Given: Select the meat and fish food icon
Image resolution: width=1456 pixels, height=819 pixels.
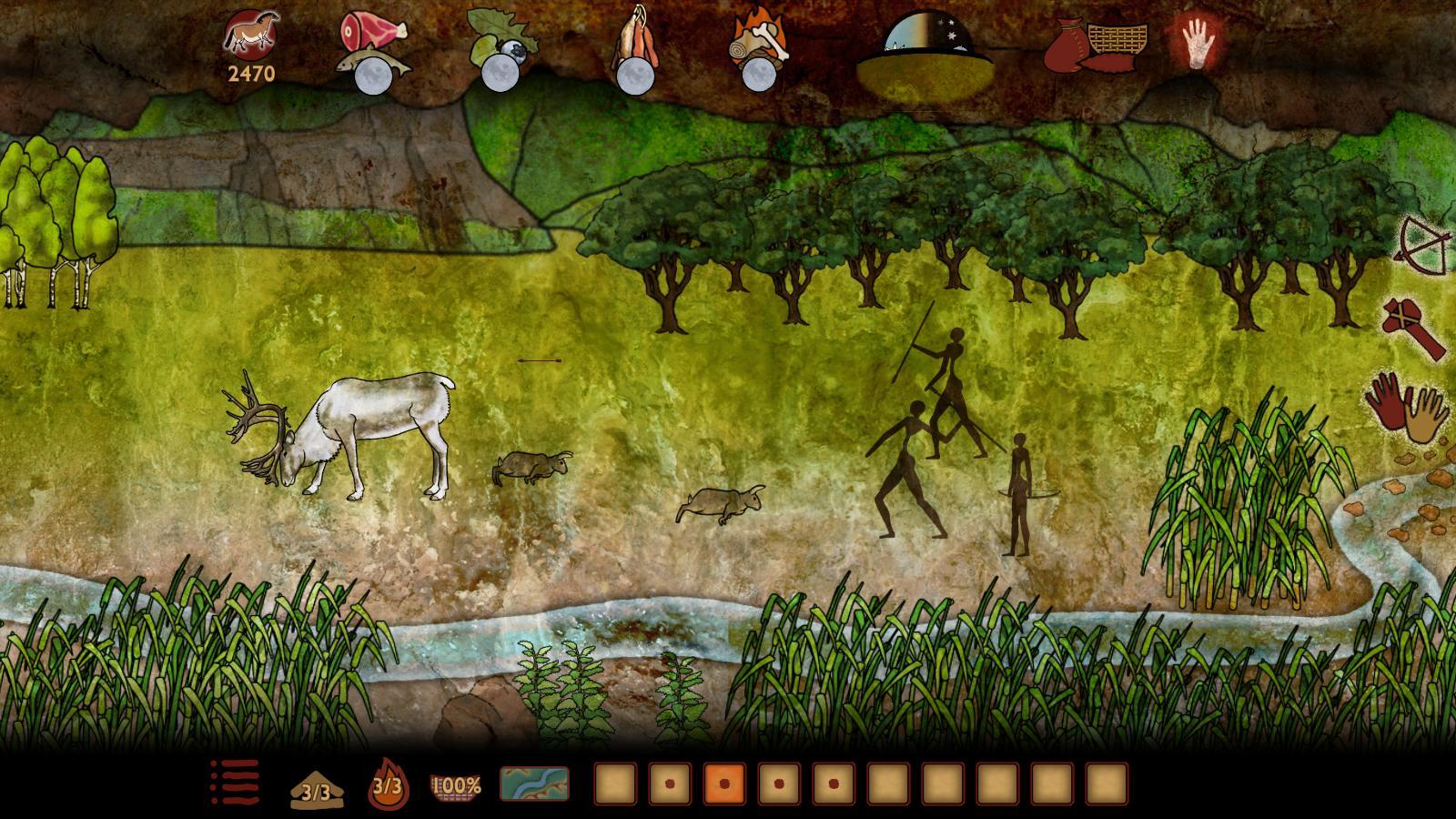Looking at the screenshot, I should point(373,32).
